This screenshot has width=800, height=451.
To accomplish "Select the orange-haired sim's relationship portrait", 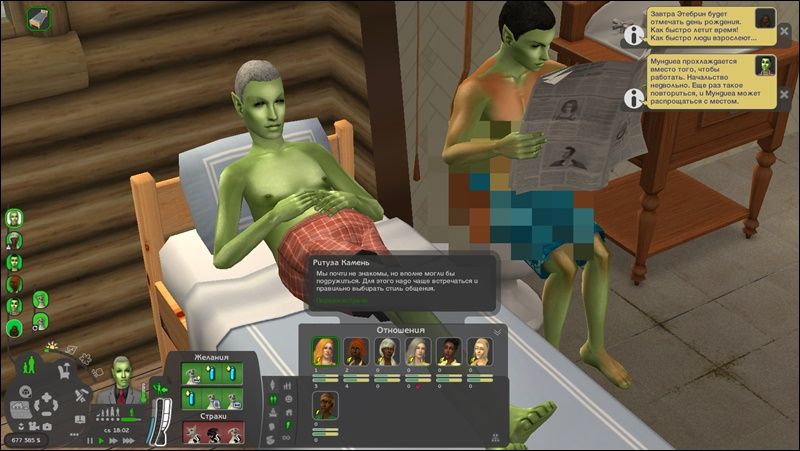I will (358, 351).
